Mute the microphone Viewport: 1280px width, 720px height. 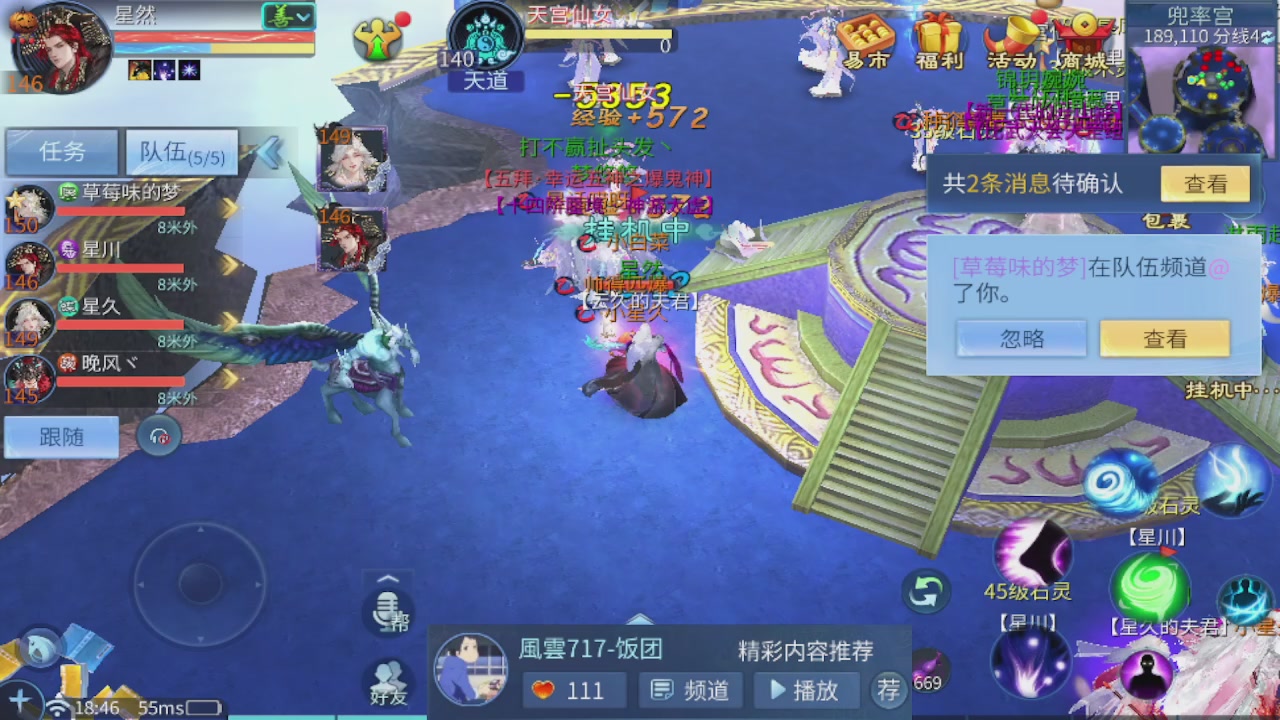pyautogui.click(x=388, y=613)
